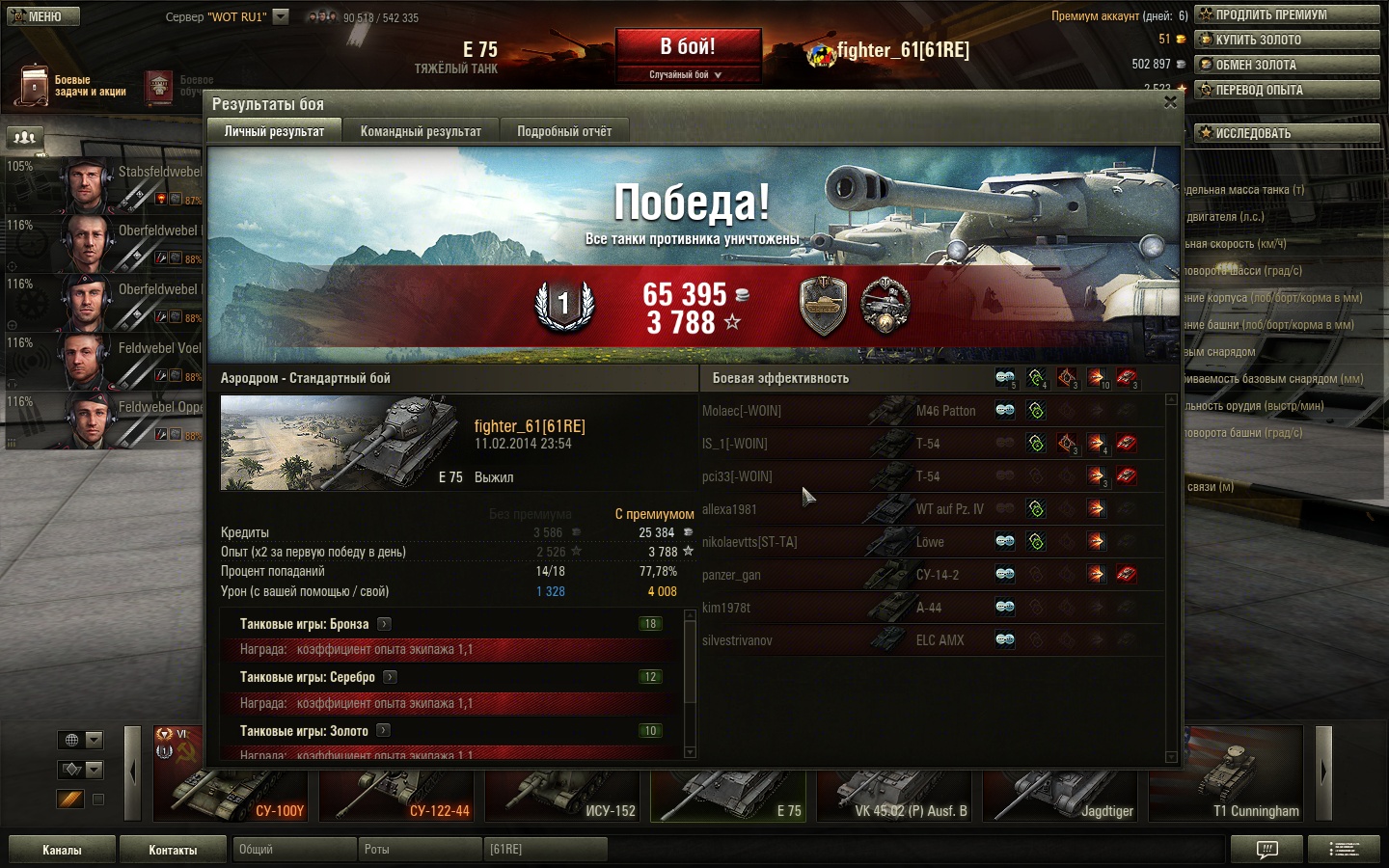
Task: Open the Контакты list
Action: 173,850
